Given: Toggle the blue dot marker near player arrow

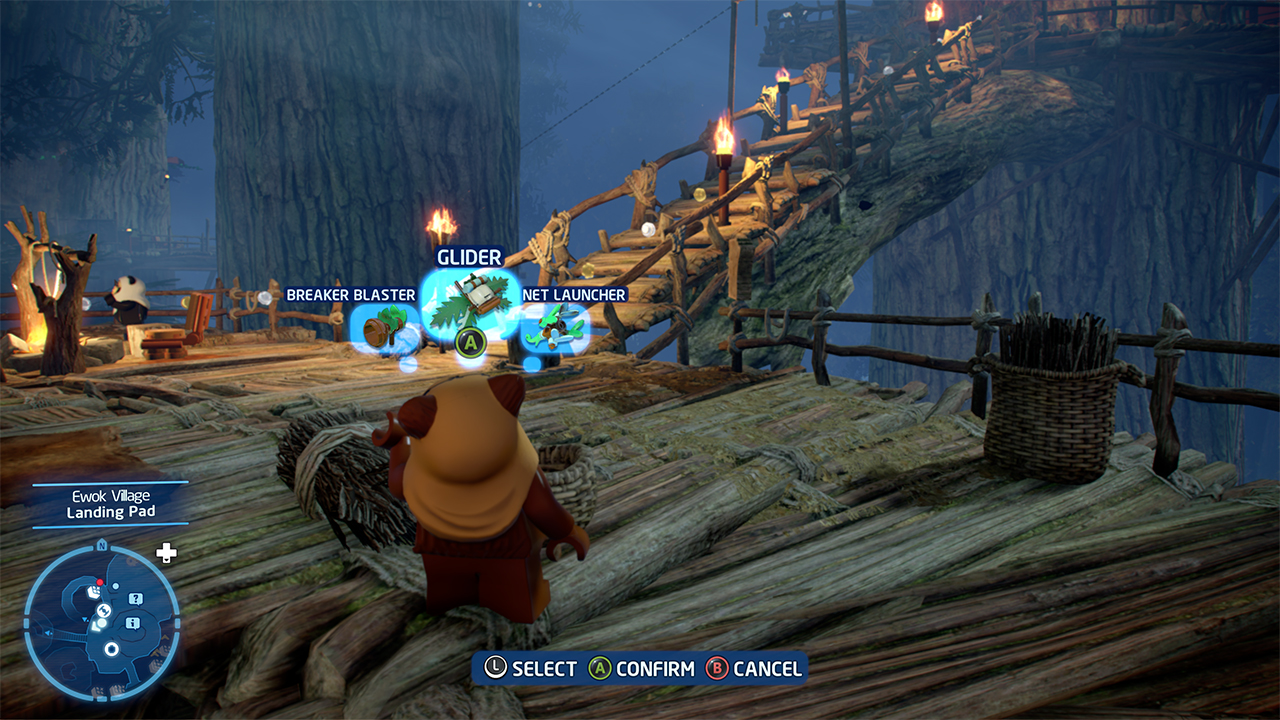Looking at the screenshot, I should 116,586.
